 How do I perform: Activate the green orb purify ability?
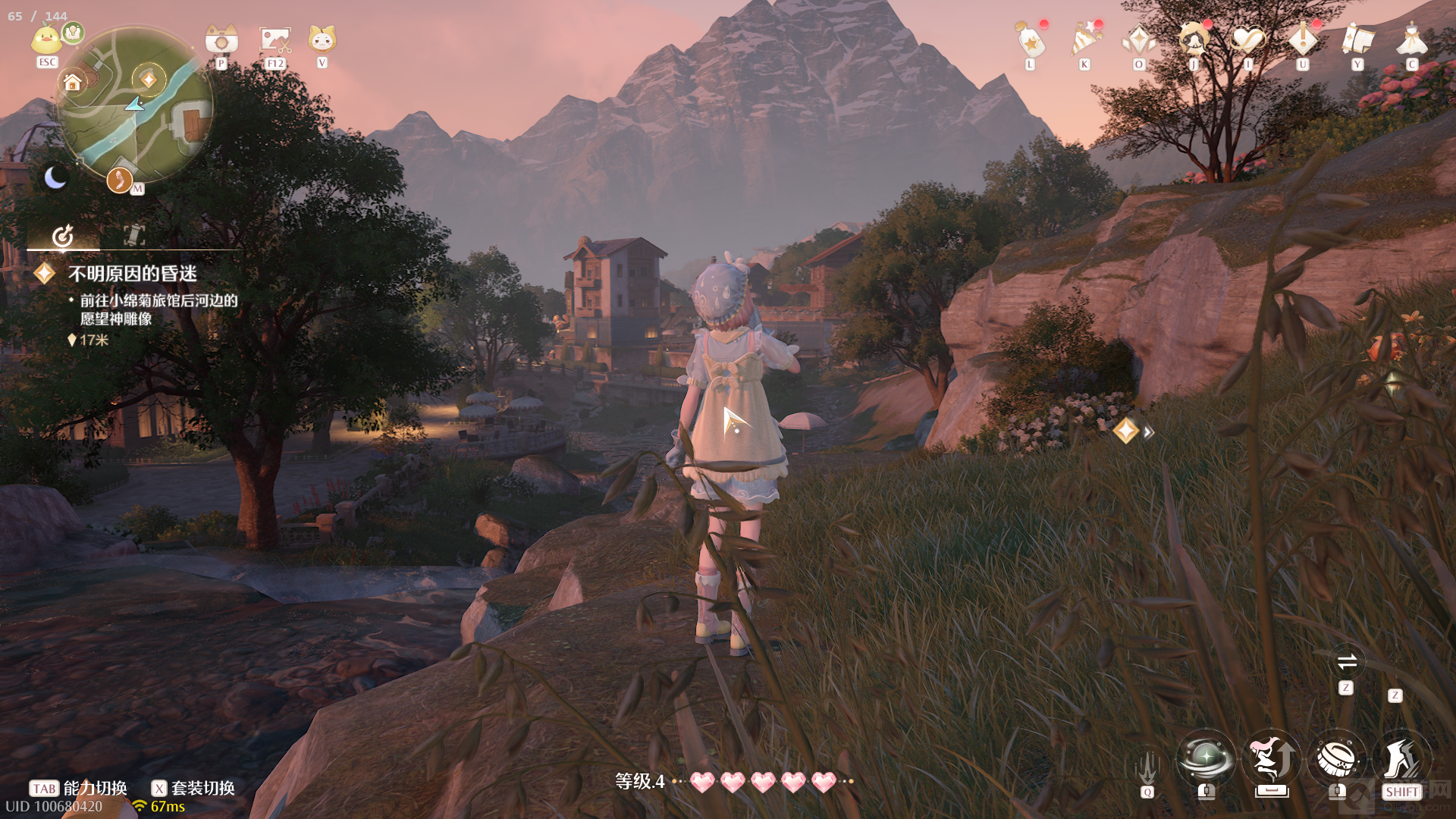coord(1206,758)
